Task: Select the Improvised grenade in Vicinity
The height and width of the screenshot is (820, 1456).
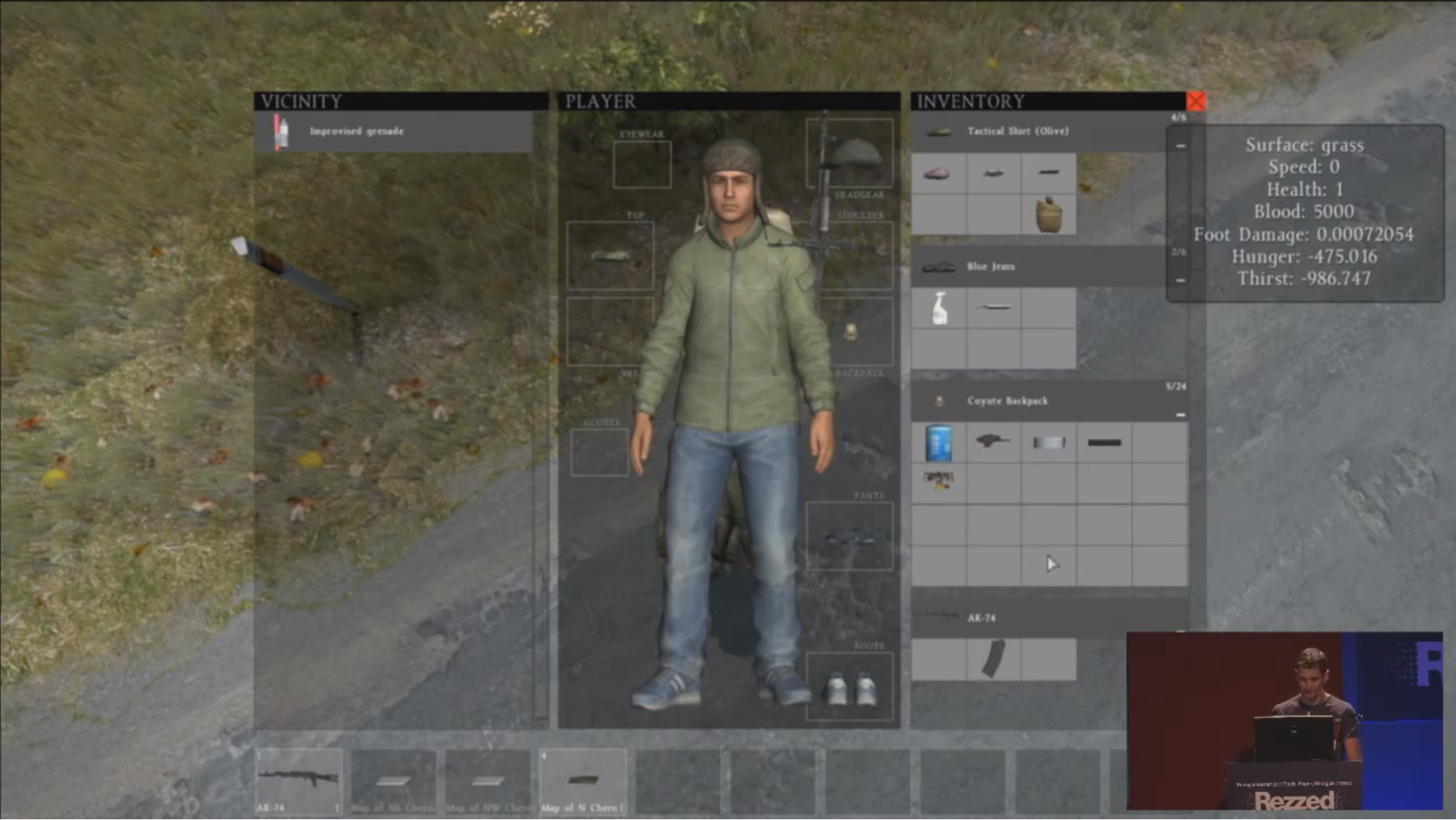Action: tap(355, 131)
